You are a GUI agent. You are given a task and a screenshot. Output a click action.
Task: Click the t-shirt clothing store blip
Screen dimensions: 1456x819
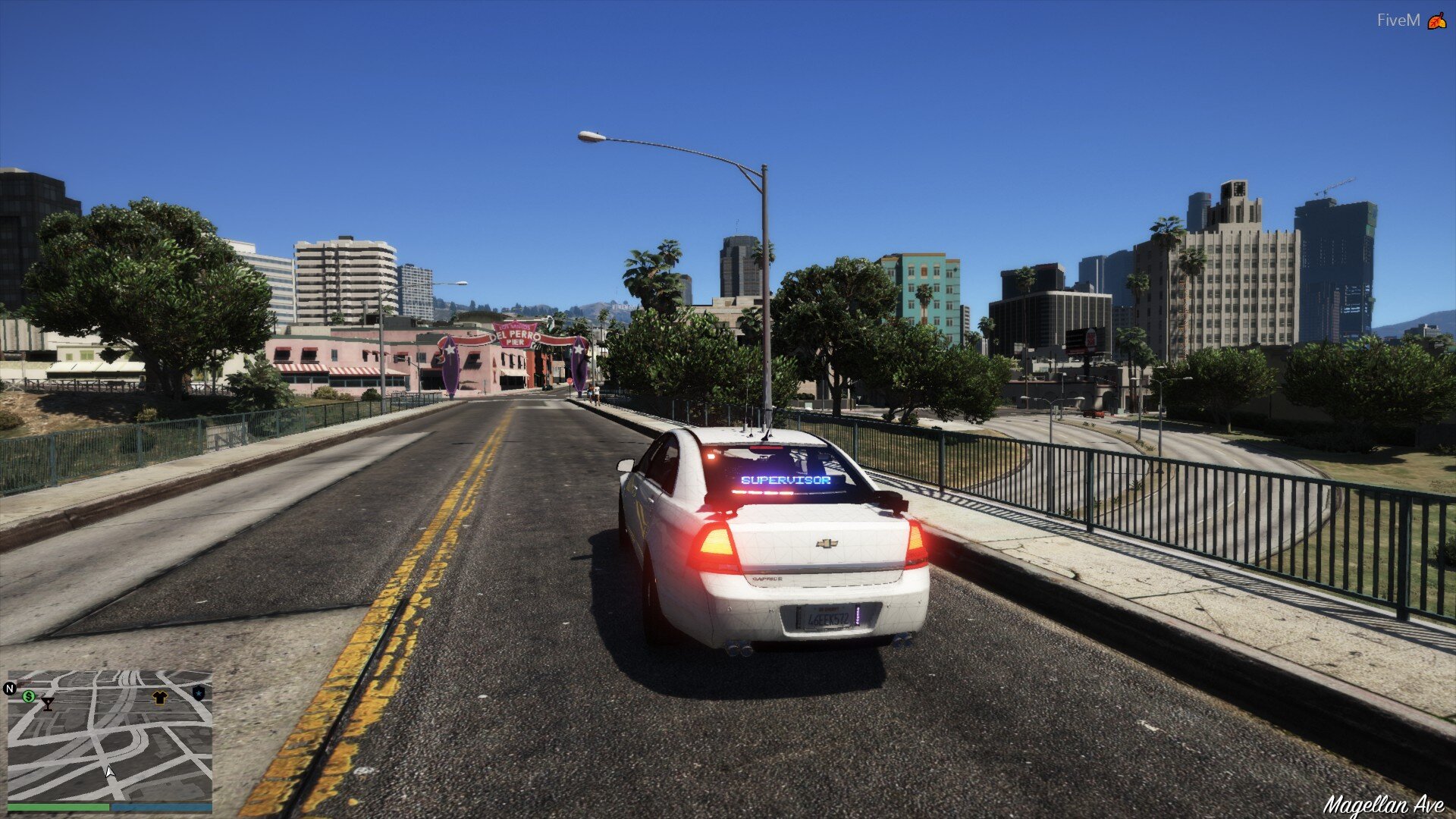point(159,698)
